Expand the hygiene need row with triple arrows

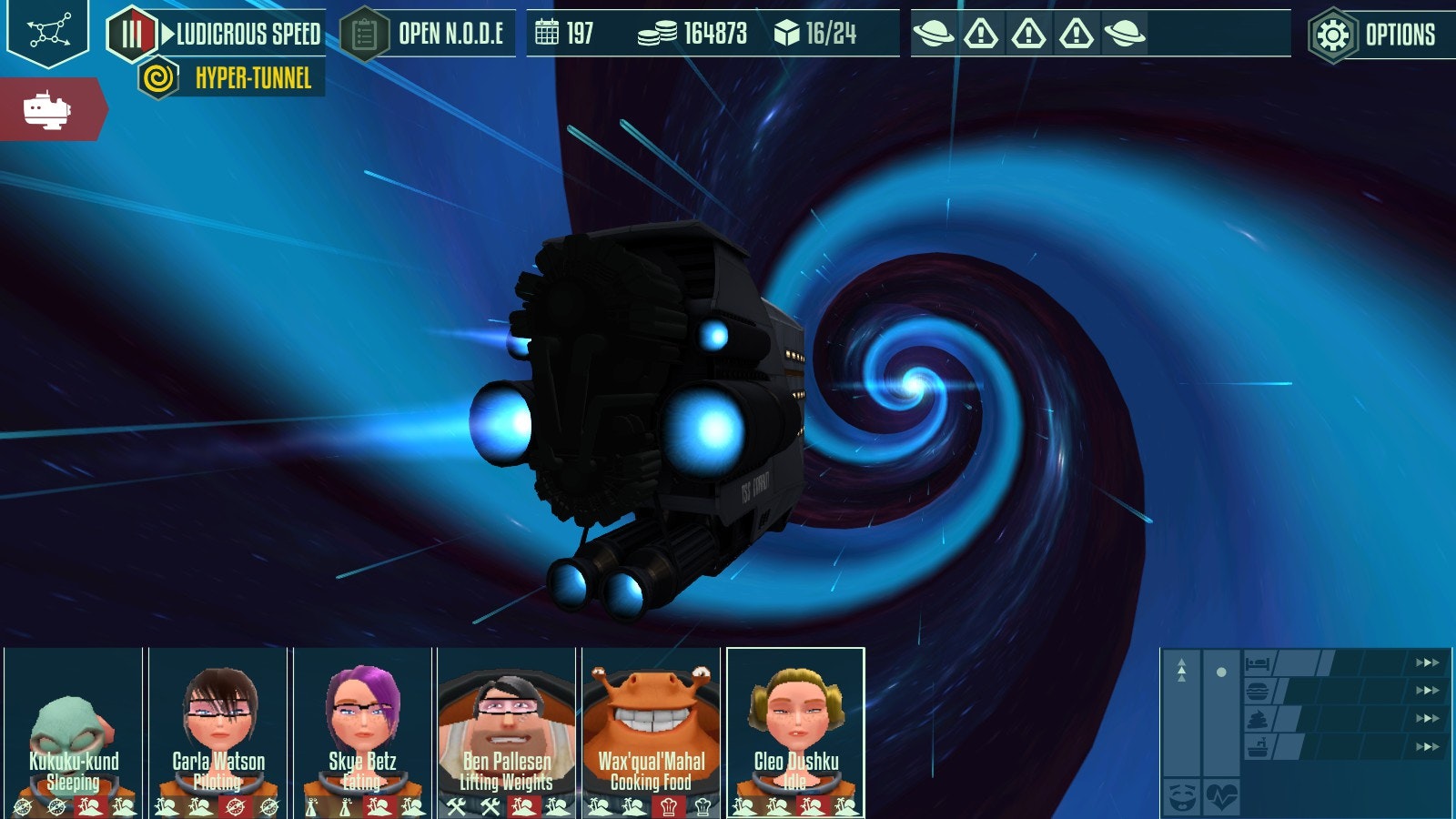tap(1427, 745)
